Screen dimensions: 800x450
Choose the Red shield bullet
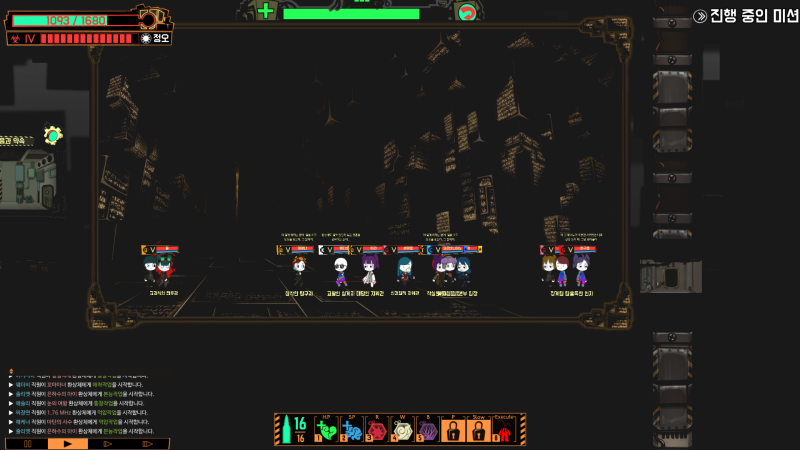point(376,431)
